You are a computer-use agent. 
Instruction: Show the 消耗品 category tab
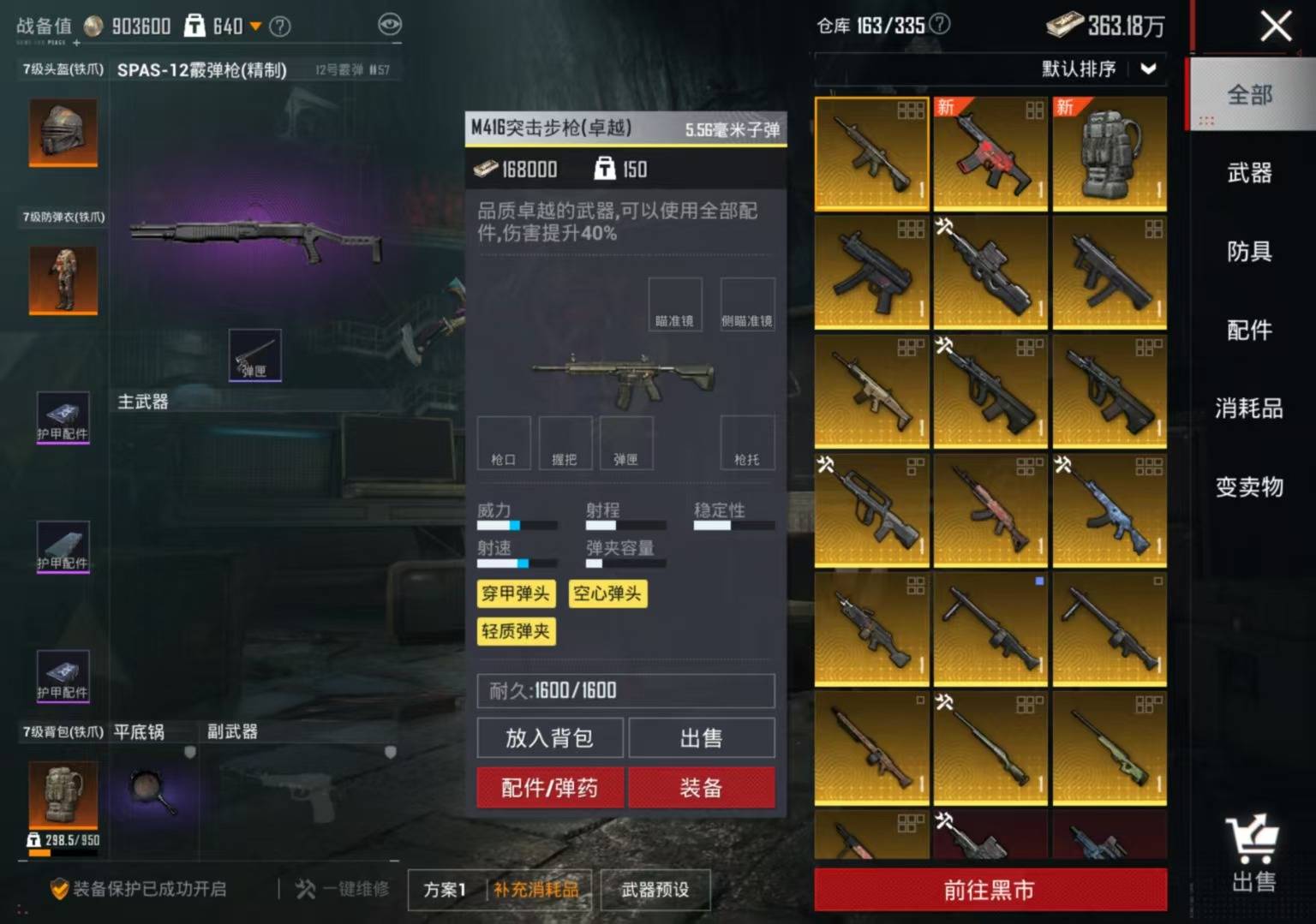point(1249,408)
